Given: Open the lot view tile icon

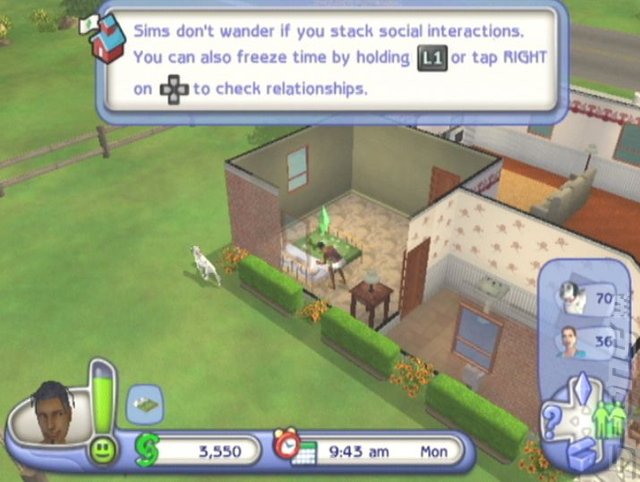Looking at the screenshot, I should 144,402.
